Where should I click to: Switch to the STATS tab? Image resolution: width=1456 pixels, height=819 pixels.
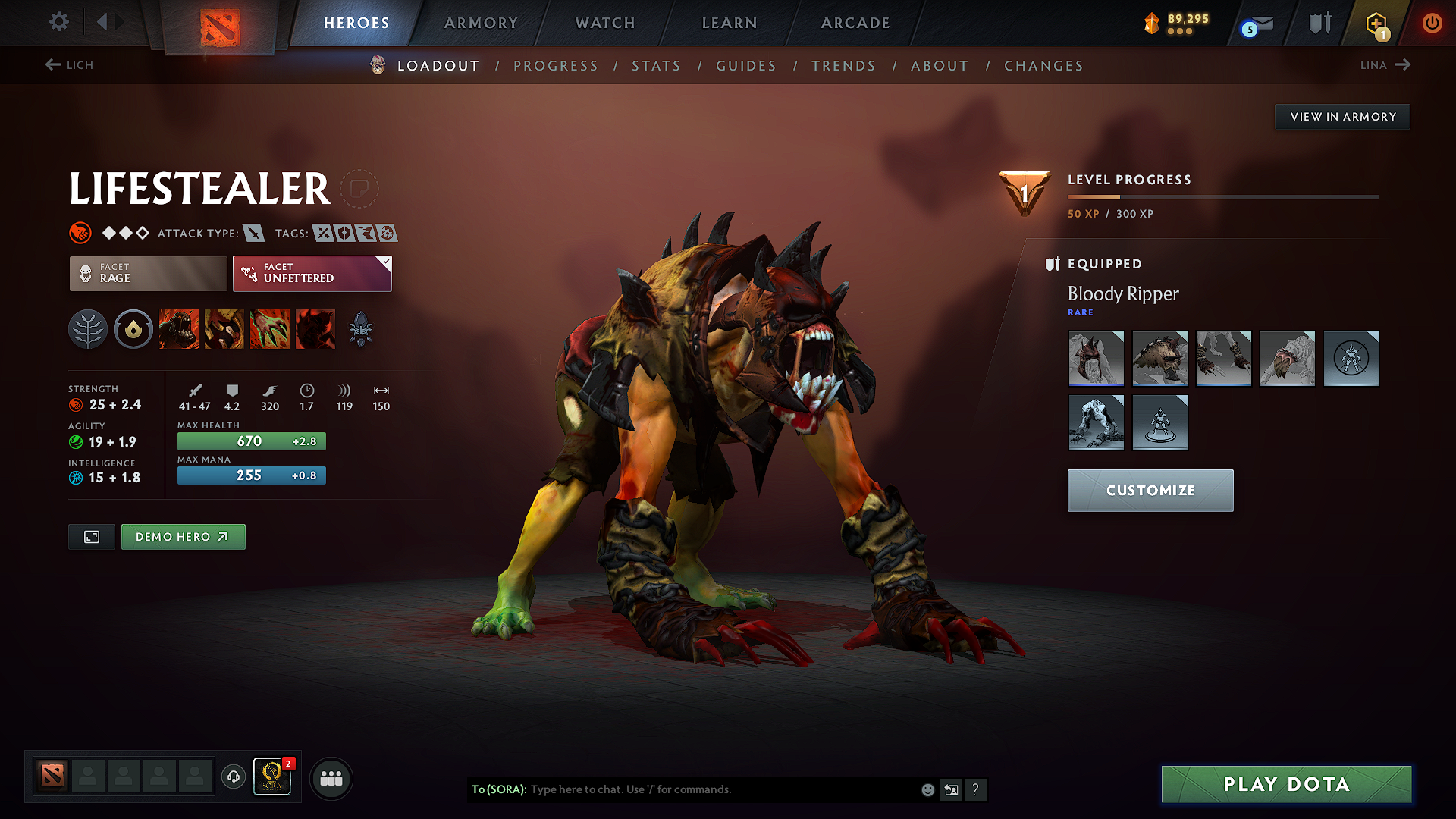656,66
